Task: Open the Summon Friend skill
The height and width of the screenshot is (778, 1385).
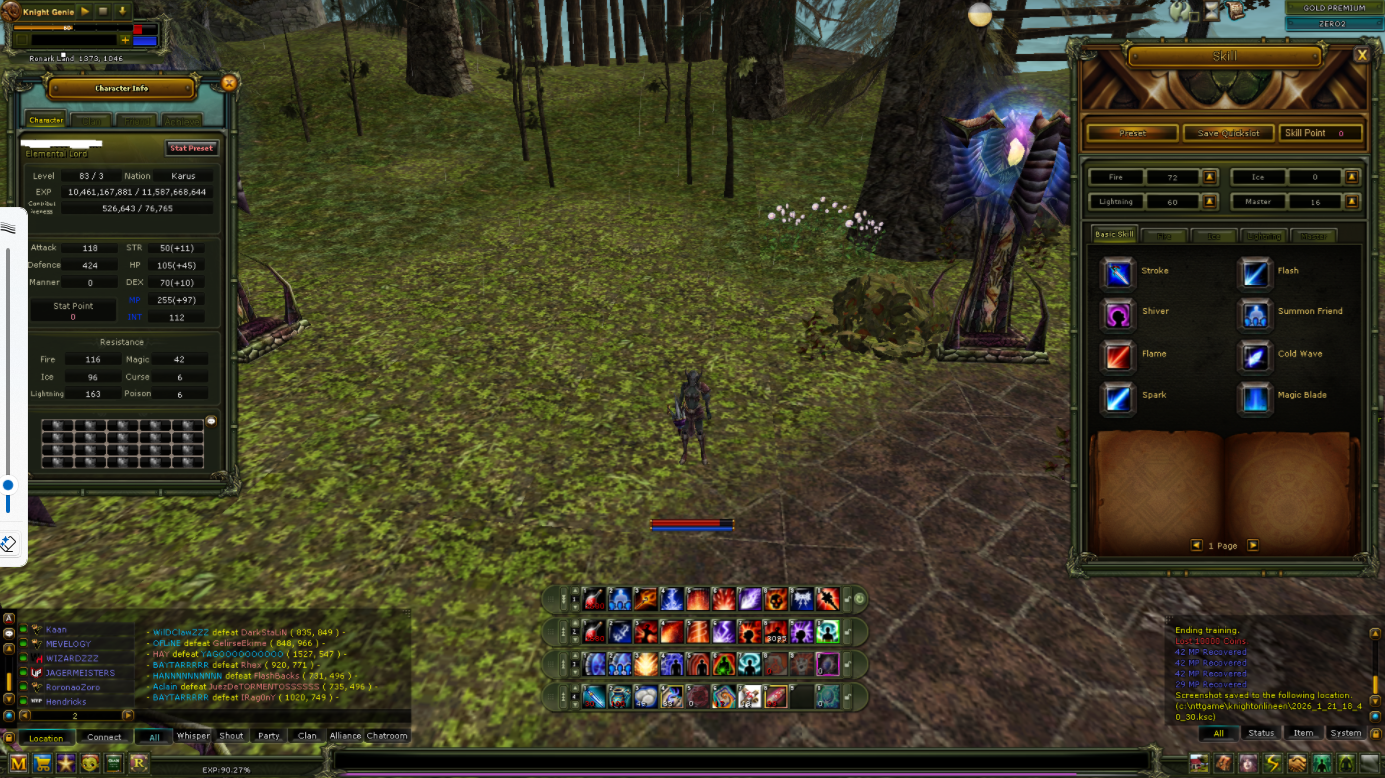Action: pos(1255,312)
